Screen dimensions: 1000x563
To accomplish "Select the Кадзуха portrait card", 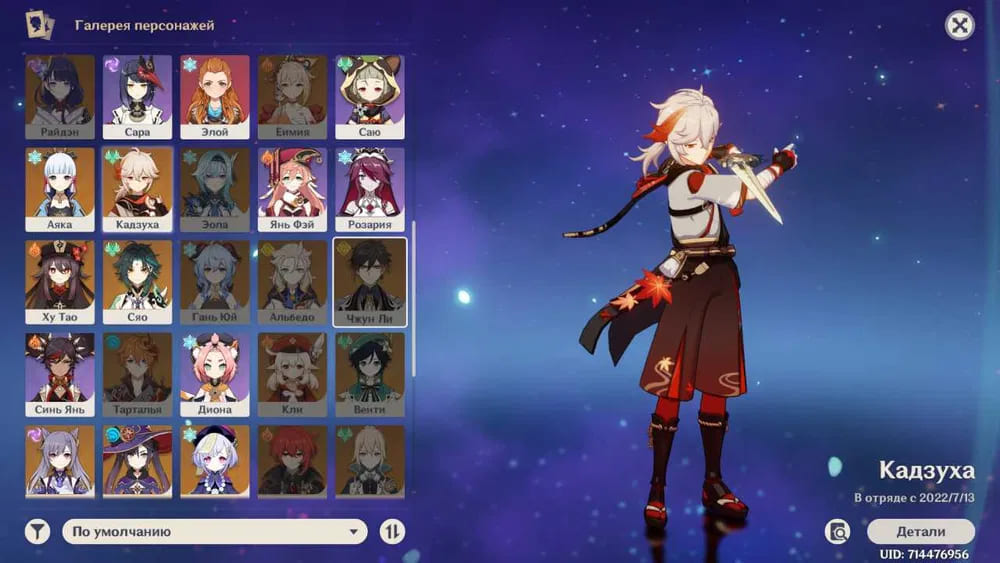I will click(137, 189).
